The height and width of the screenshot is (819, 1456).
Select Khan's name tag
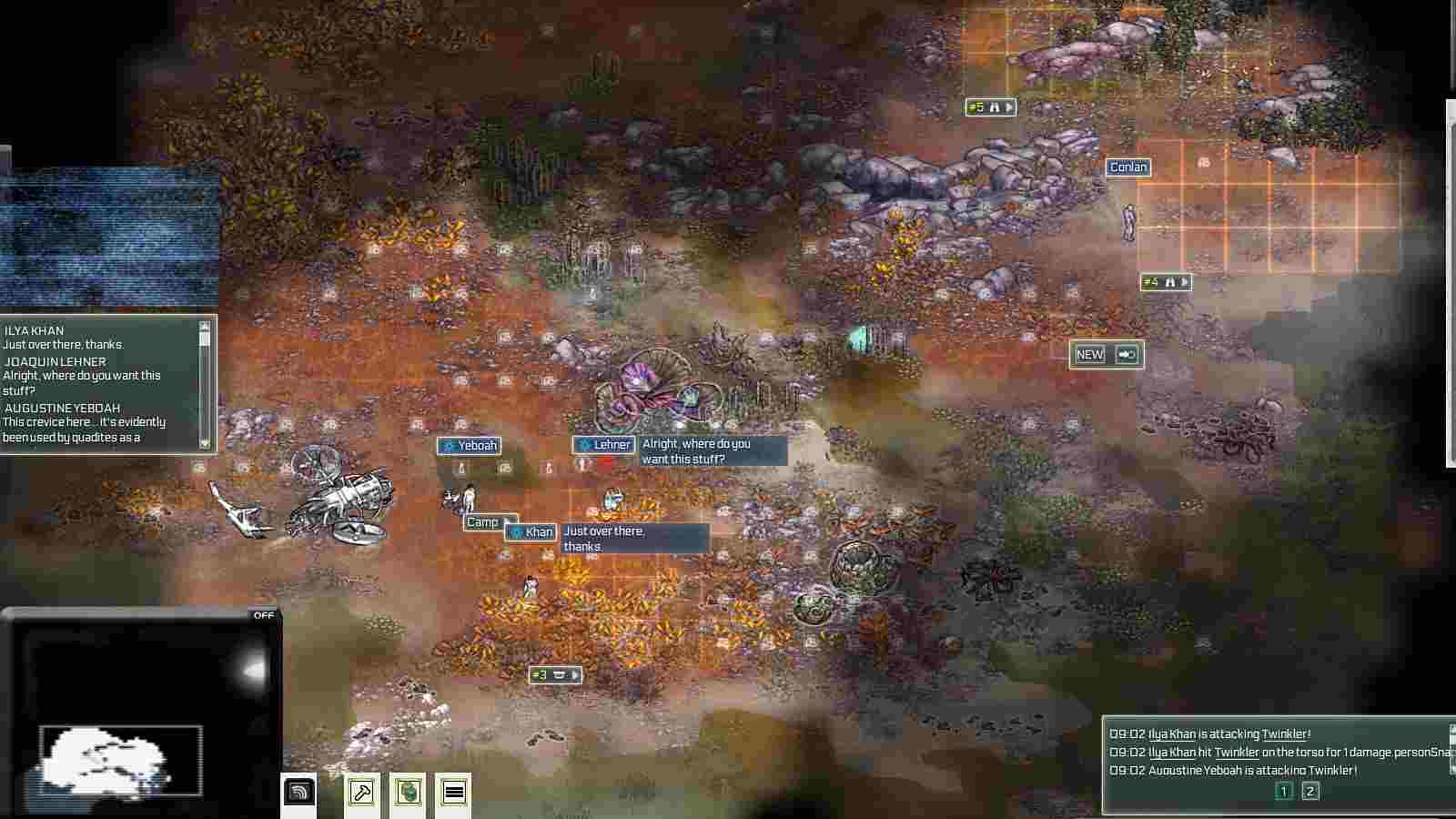(x=531, y=532)
